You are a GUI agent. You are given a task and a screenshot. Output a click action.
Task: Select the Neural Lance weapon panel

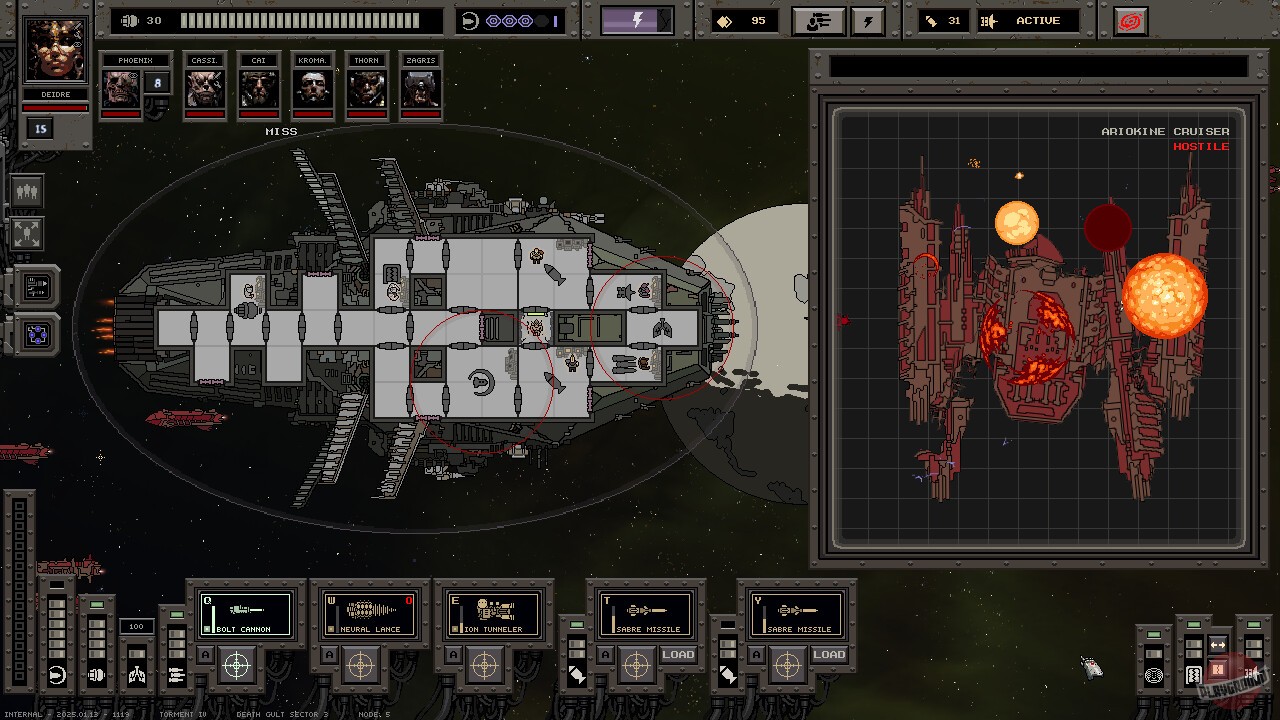point(370,613)
